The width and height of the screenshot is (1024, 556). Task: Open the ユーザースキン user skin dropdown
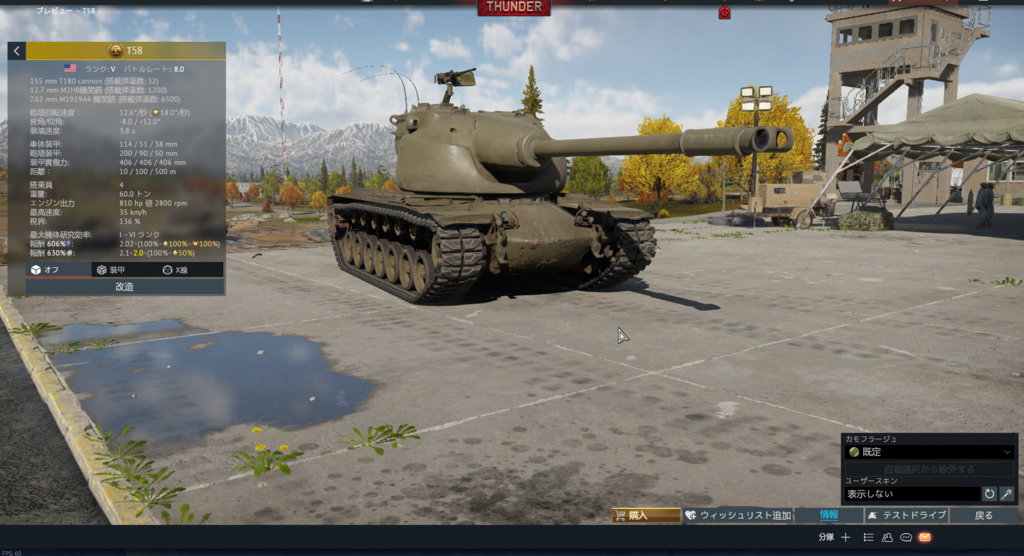pyautogui.click(x=911, y=494)
